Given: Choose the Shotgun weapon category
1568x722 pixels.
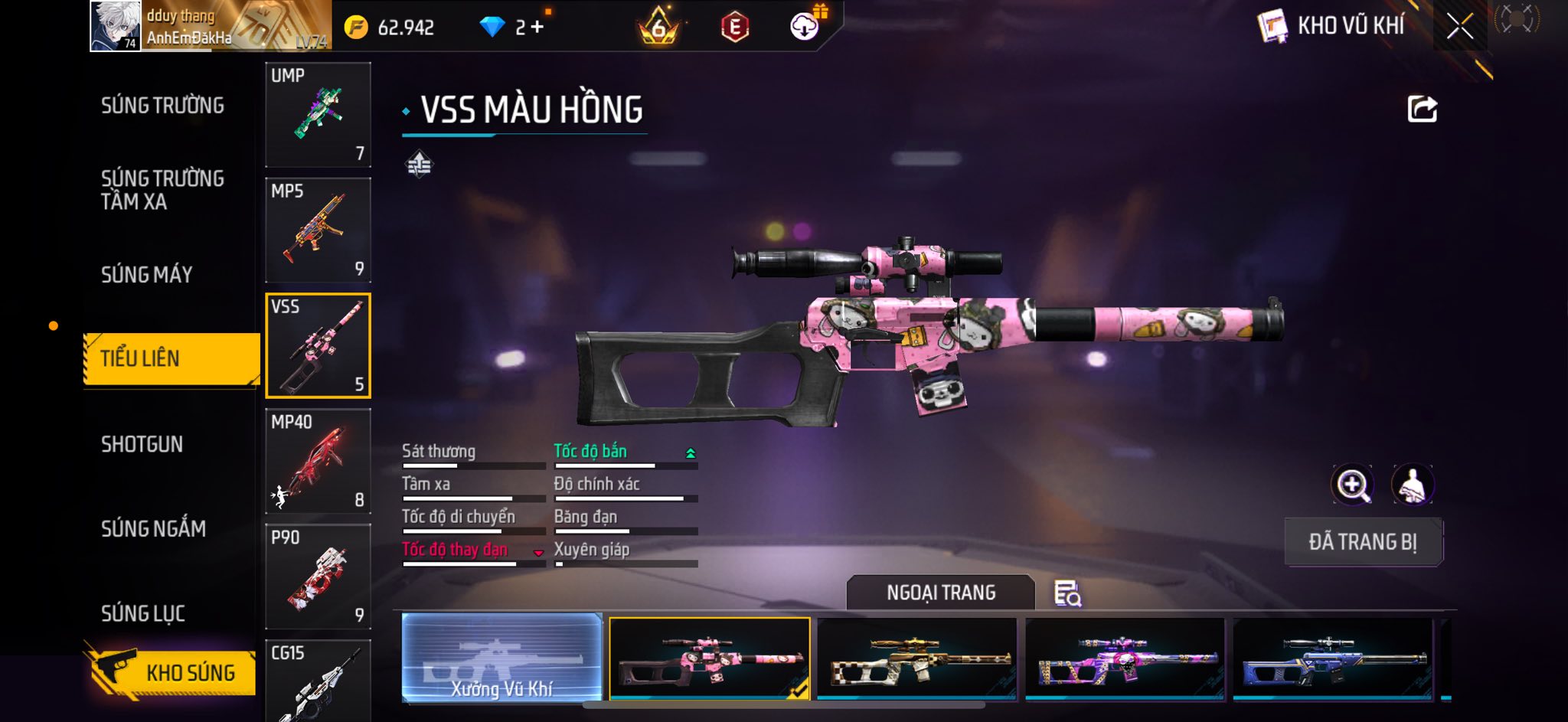Looking at the screenshot, I should 142,445.
